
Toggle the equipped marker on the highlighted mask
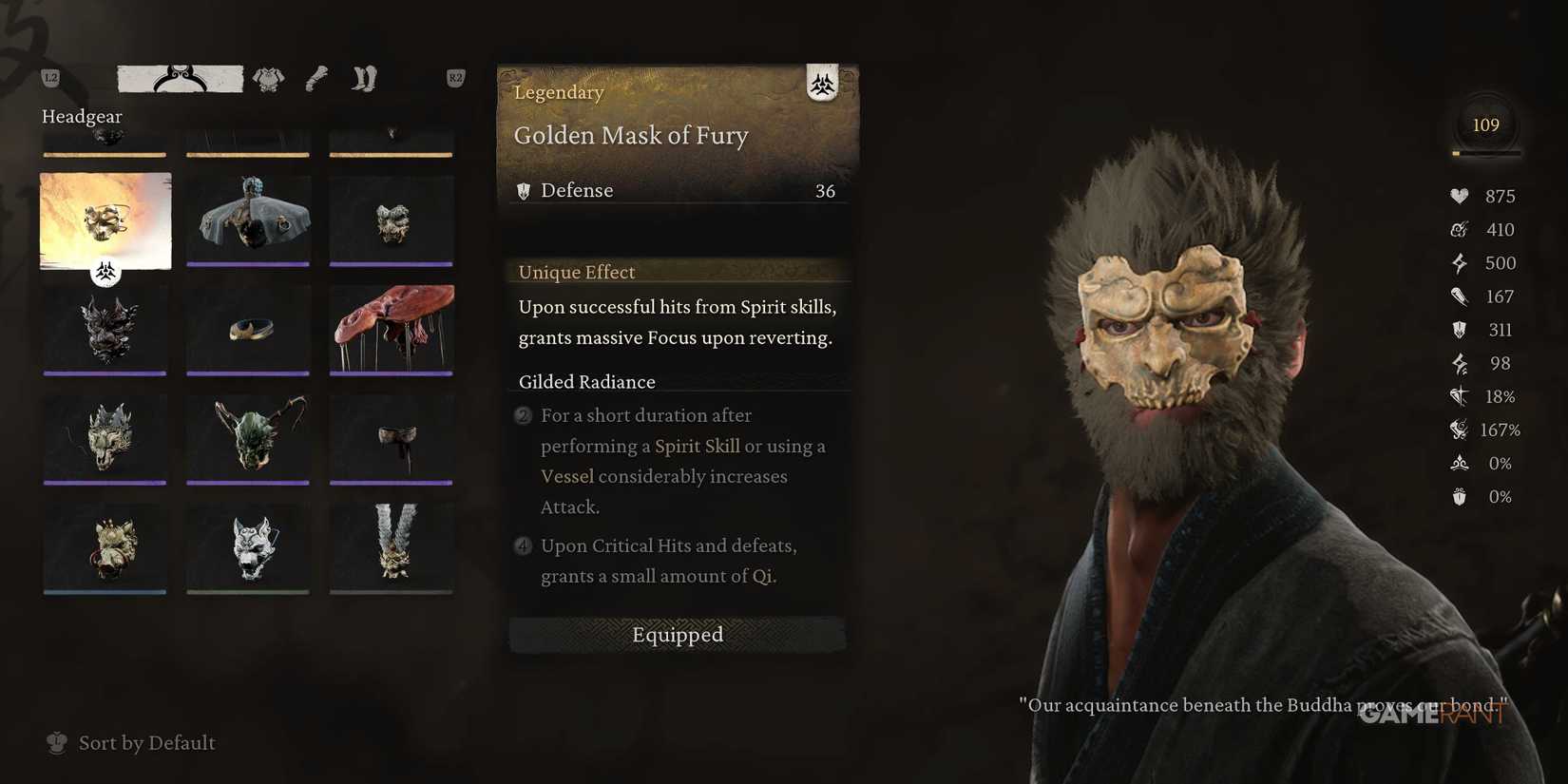(x=105, y=272)
